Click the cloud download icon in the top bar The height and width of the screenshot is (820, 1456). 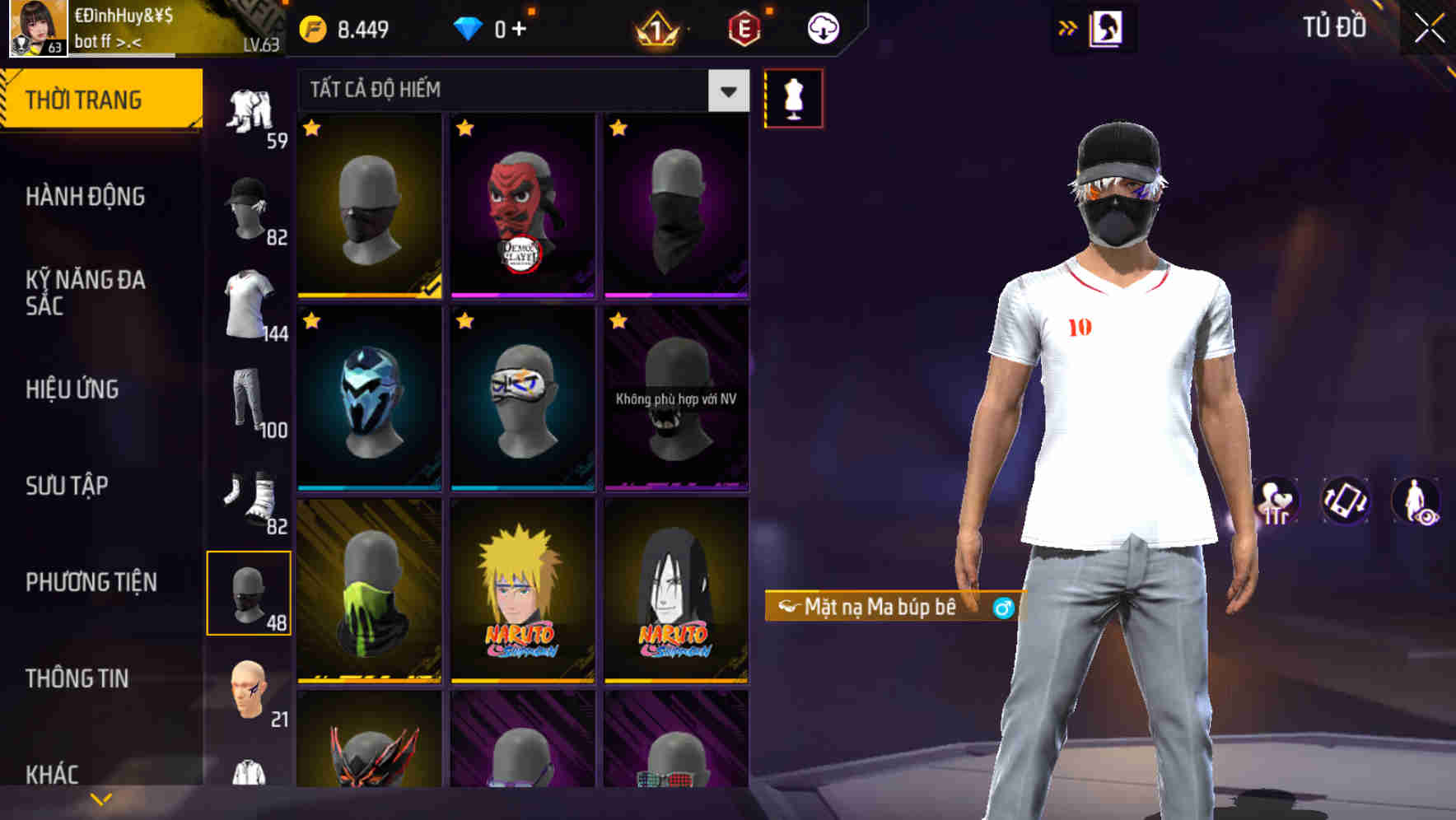click(821, 27)
